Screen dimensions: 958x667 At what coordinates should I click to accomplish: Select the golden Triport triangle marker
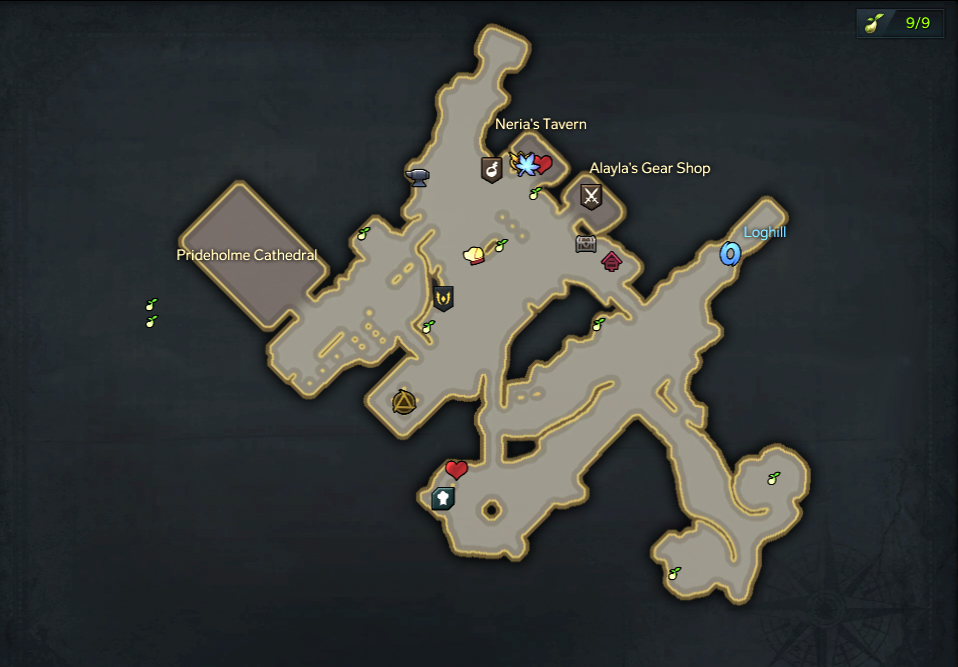(404, 402)
